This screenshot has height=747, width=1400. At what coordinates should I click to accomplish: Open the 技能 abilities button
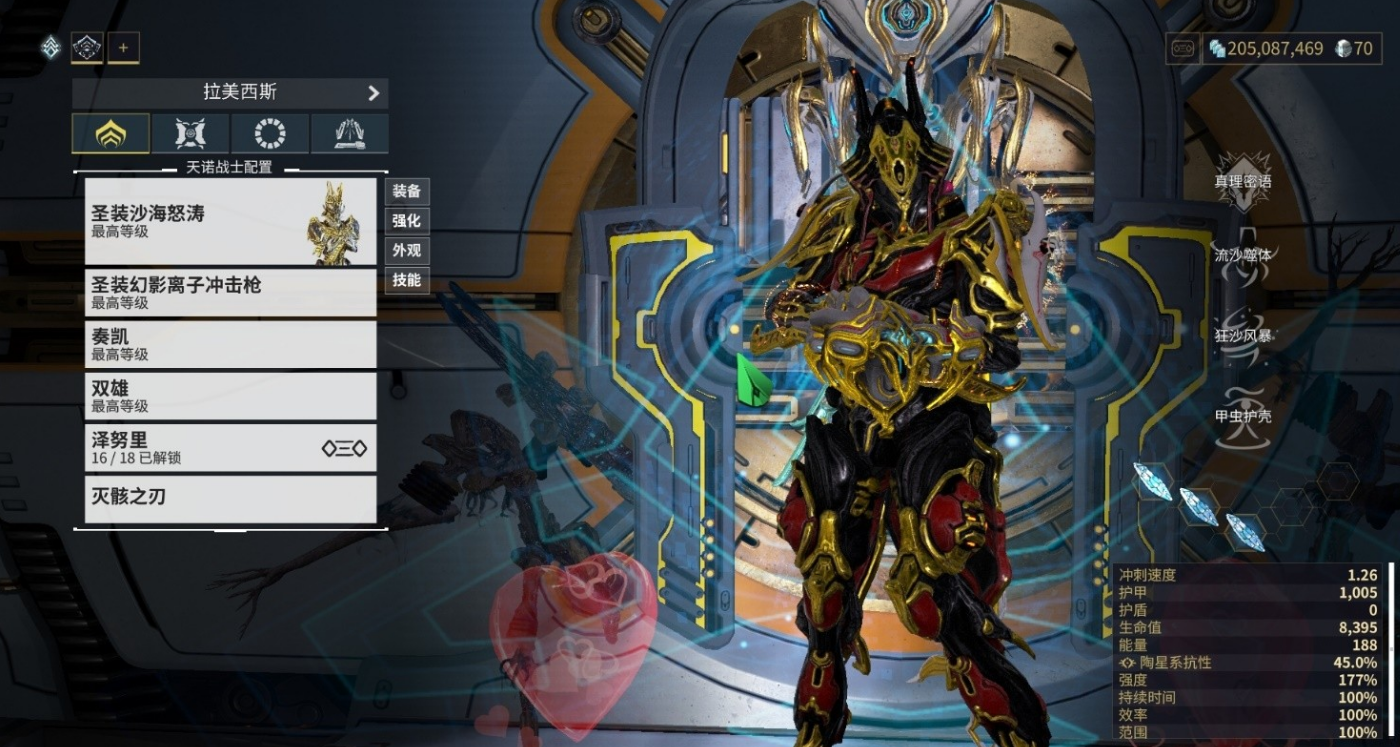pos(406,280)
